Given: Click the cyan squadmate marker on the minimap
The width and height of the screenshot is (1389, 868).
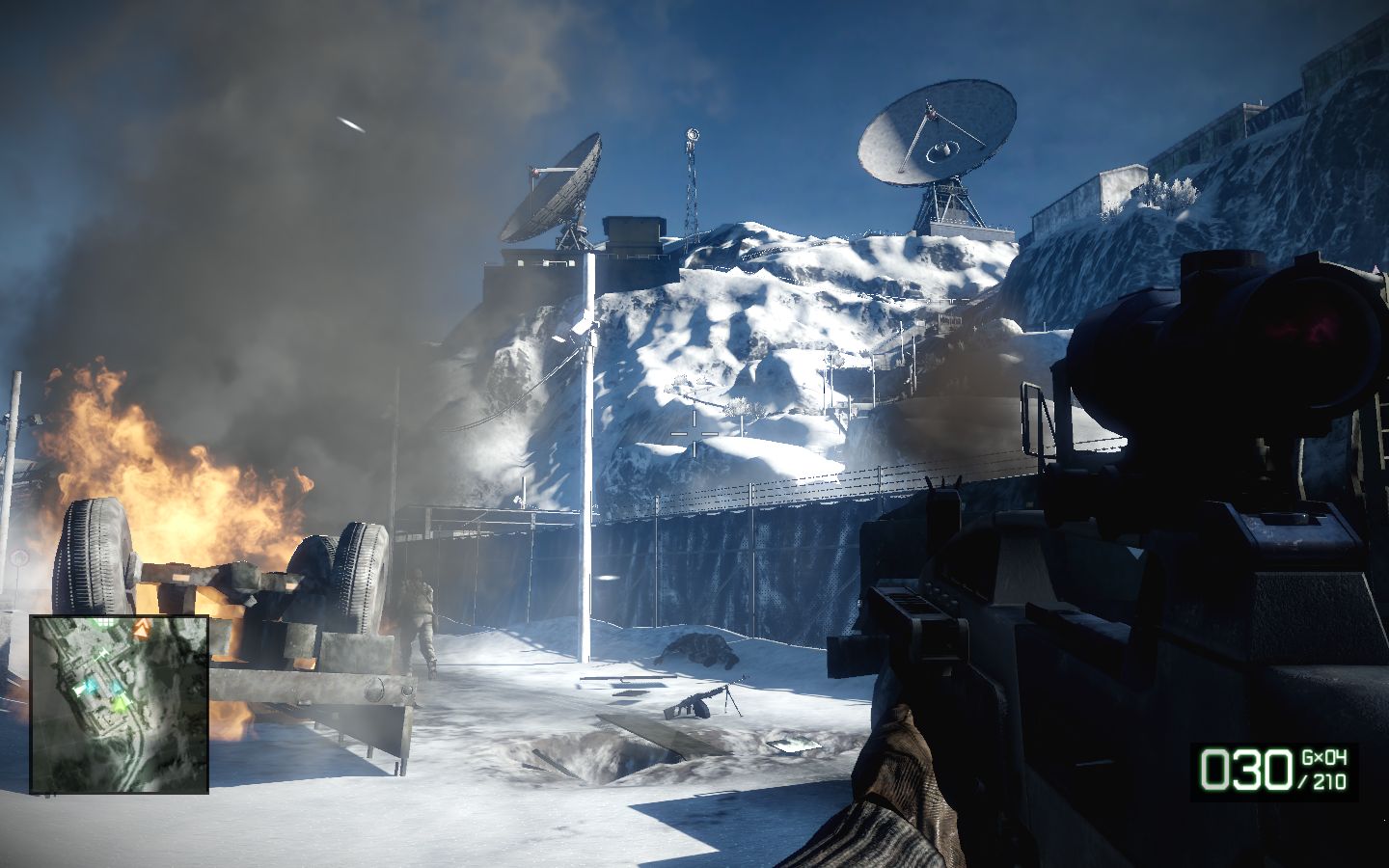Looking at the screenshot, I should click(91, 686).
